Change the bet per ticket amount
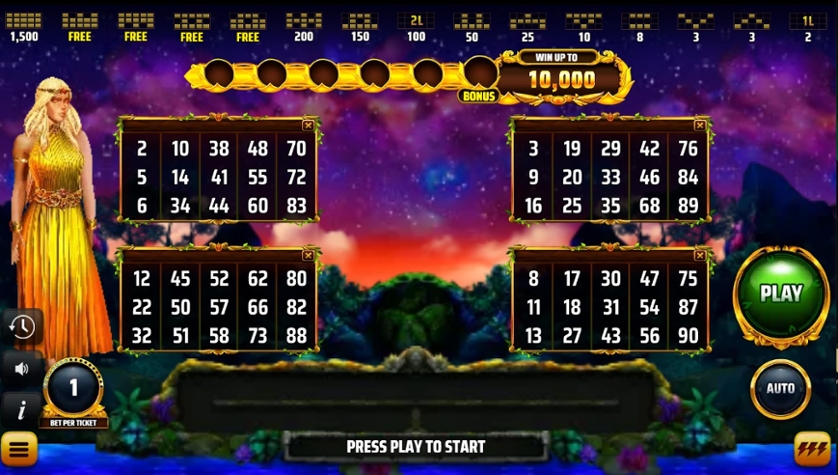This screenshot has width=838, height=475. click(x=73, y=388)
